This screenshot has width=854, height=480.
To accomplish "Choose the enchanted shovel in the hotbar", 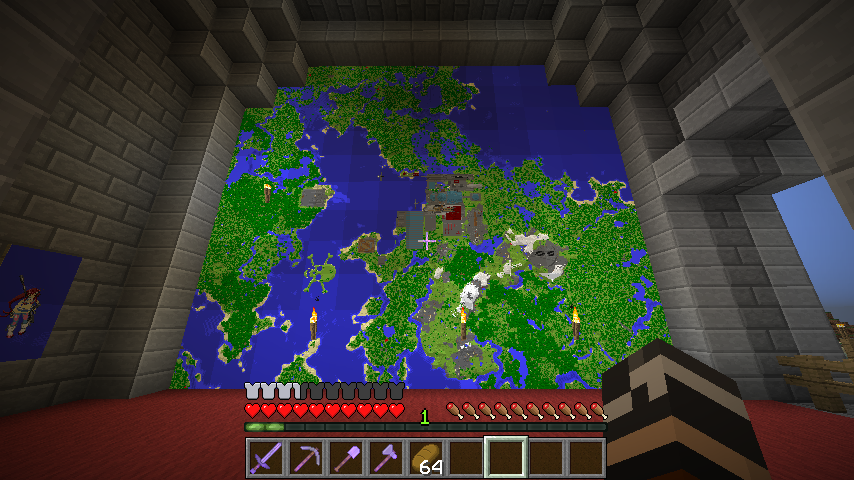I will pyautogui.click(x=346, y=457).
